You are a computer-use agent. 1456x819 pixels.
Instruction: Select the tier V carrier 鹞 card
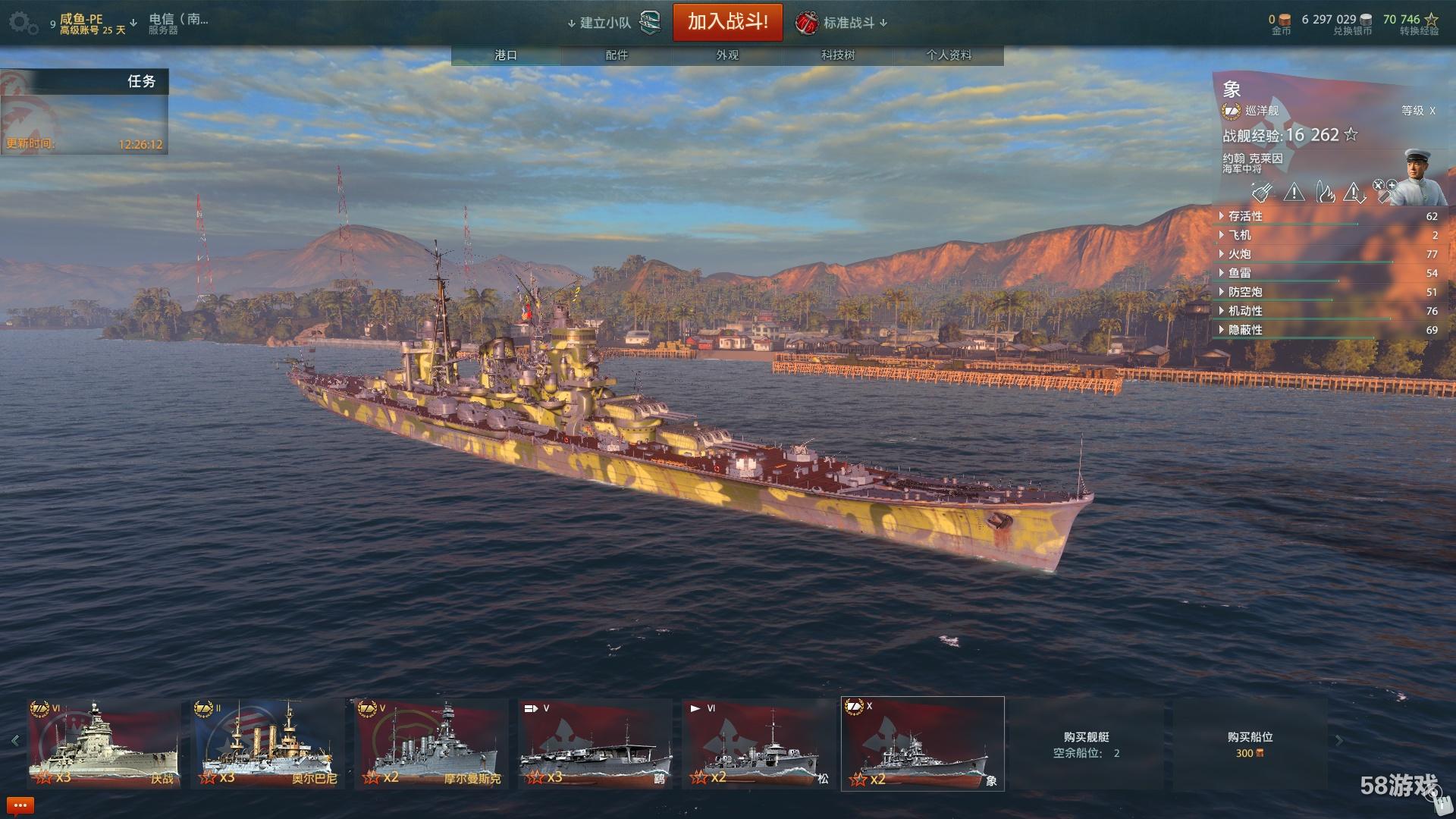595,744
